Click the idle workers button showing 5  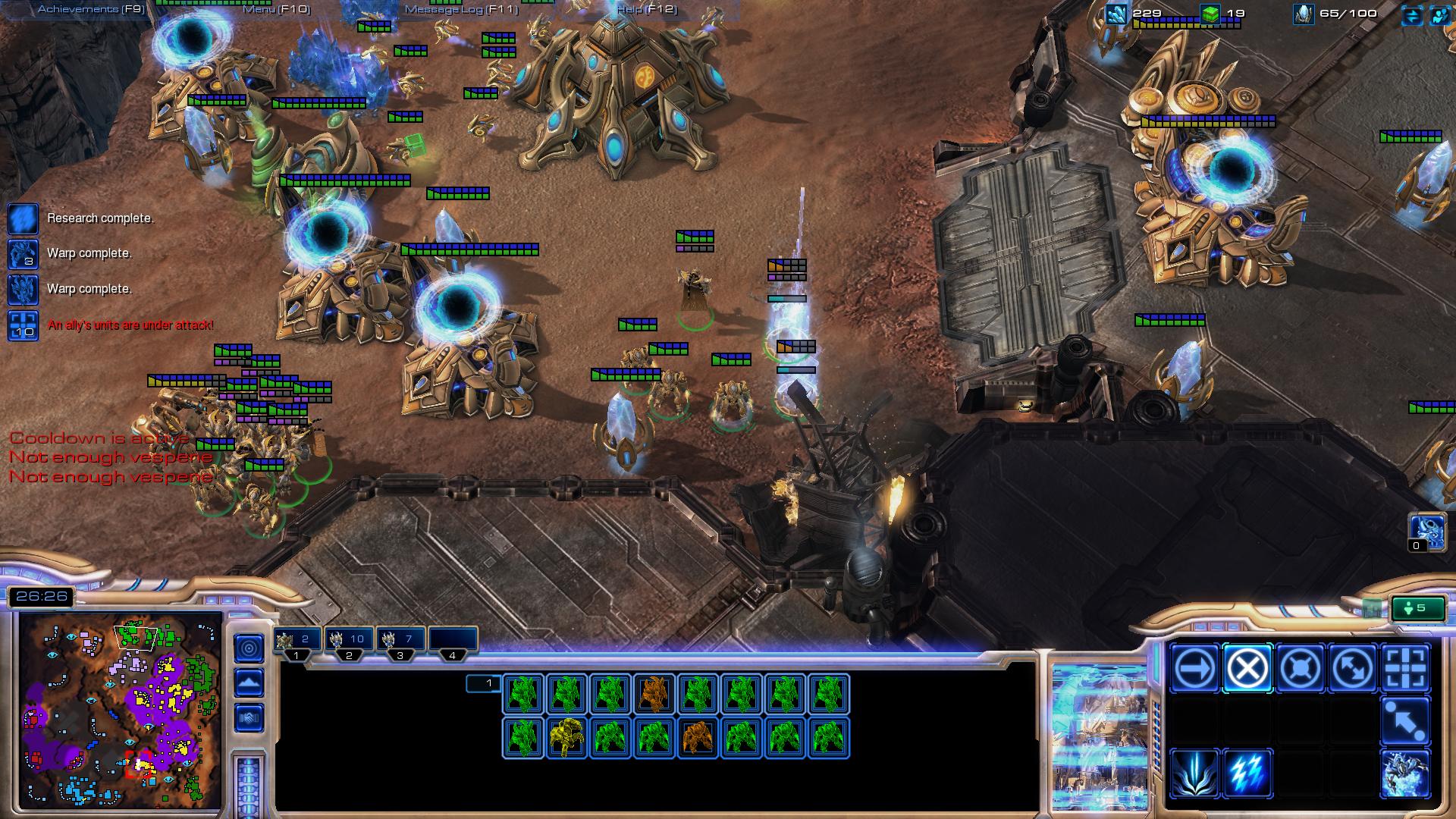tap(1416, 608)
